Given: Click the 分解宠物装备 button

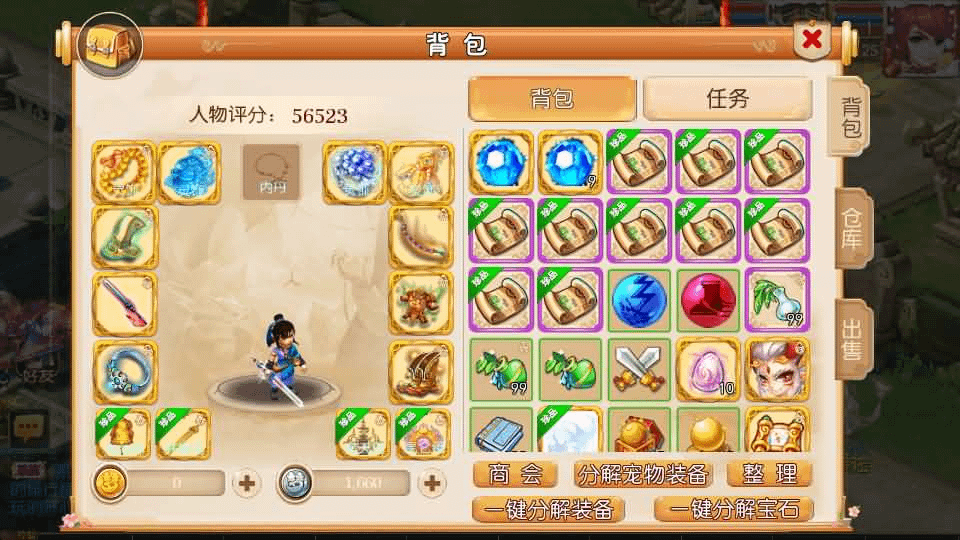Looking at the screenshot, I should tap(642, 474).
